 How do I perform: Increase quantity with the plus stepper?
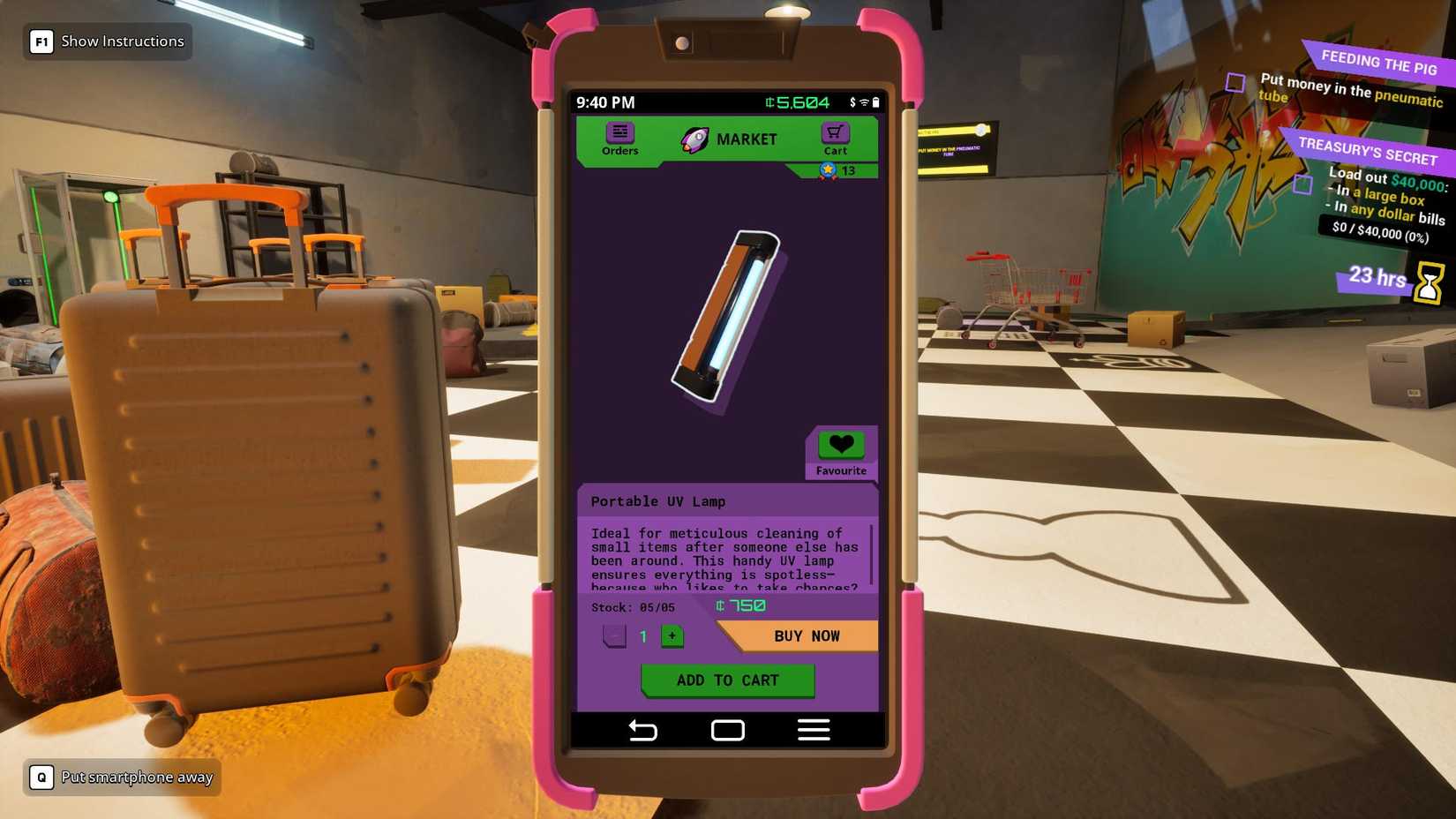tap(672, 635)
